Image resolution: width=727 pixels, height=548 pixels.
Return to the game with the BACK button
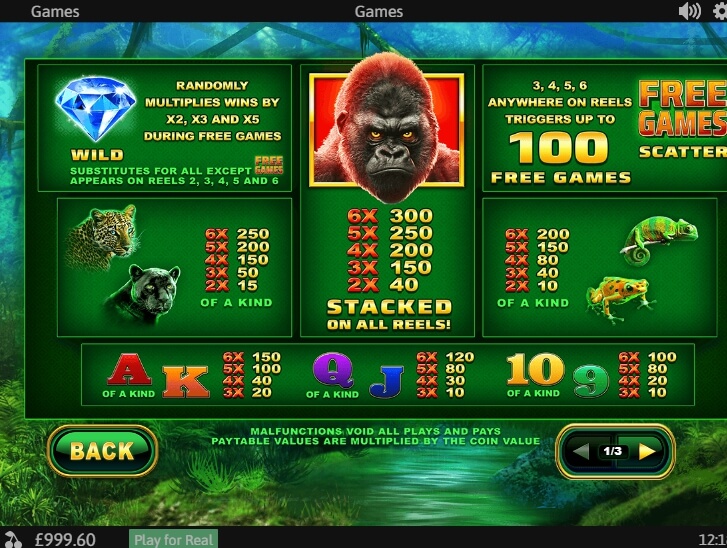101,451
